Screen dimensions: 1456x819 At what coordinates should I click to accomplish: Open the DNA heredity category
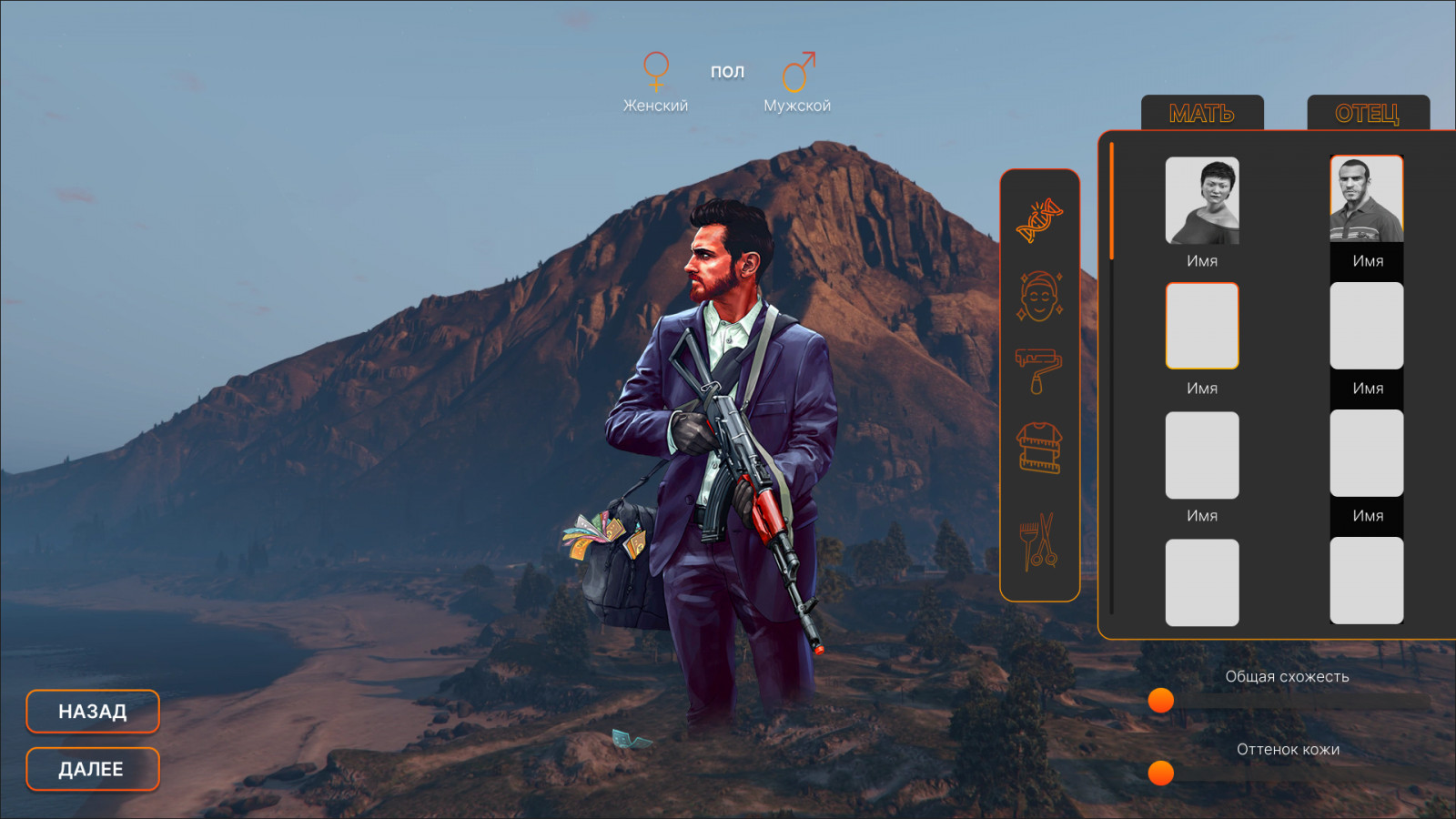coord(1039,220)
